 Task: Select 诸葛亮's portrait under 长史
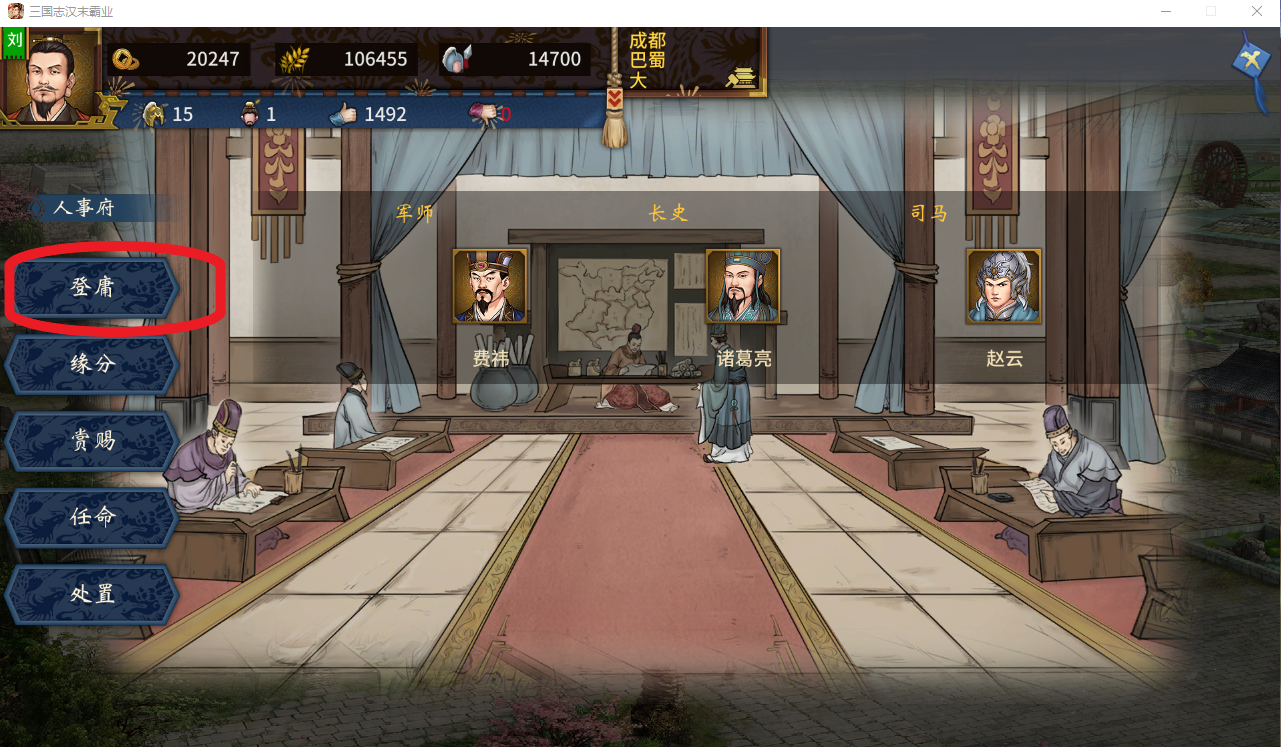point(743,286)
